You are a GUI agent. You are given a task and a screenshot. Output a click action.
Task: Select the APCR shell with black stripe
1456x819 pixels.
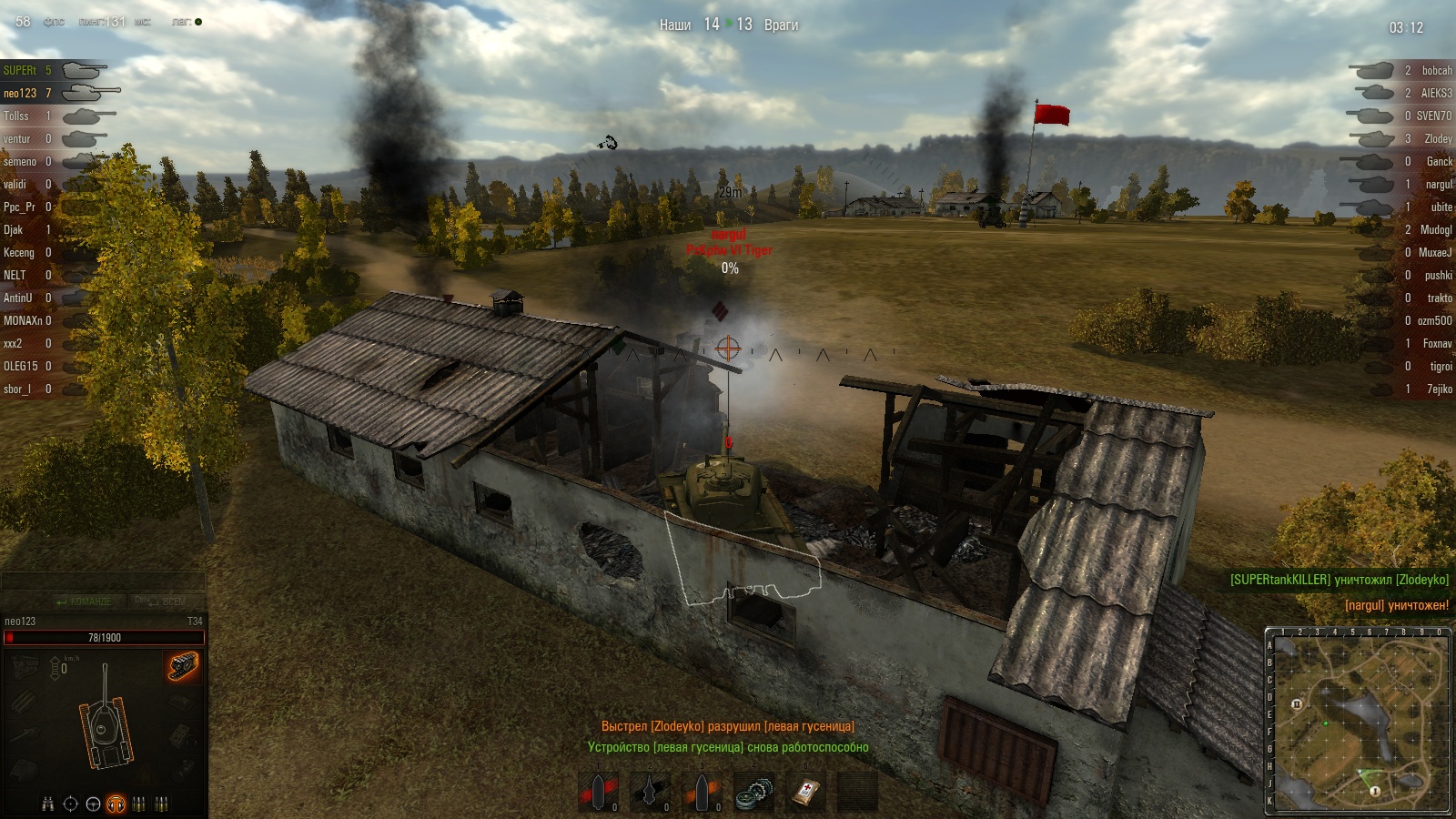click(x=650, y=792)
